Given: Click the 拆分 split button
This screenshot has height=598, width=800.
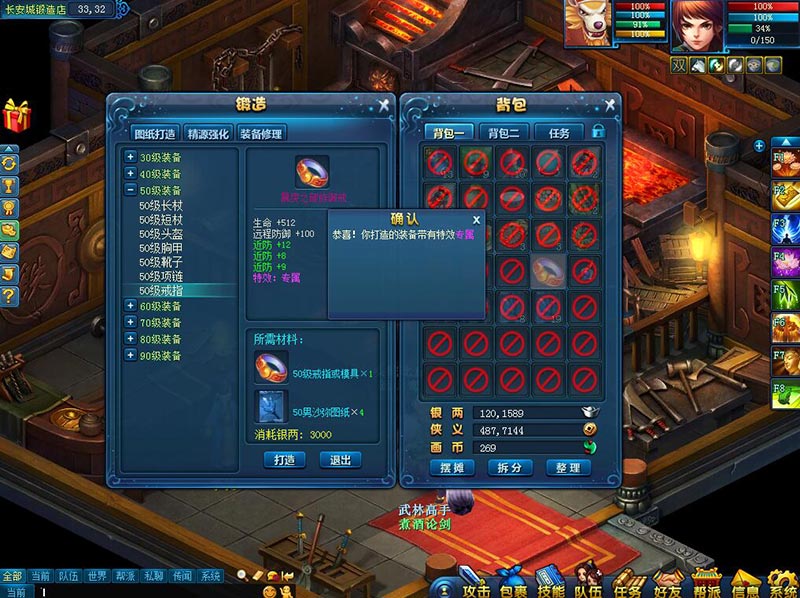Looking at the screenshot, I should click(509, 468).
